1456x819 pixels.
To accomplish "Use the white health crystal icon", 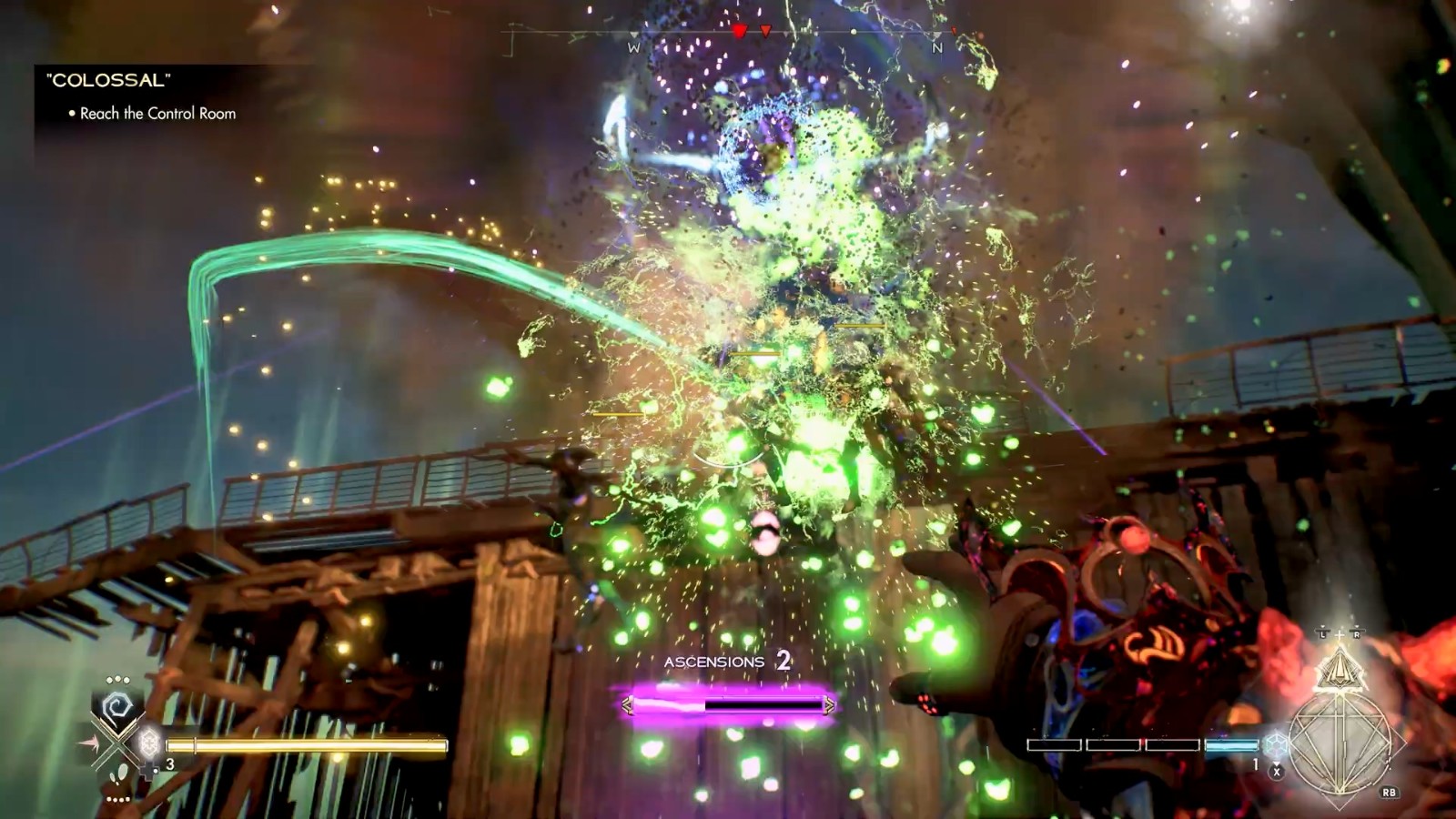I will [149, 743].
